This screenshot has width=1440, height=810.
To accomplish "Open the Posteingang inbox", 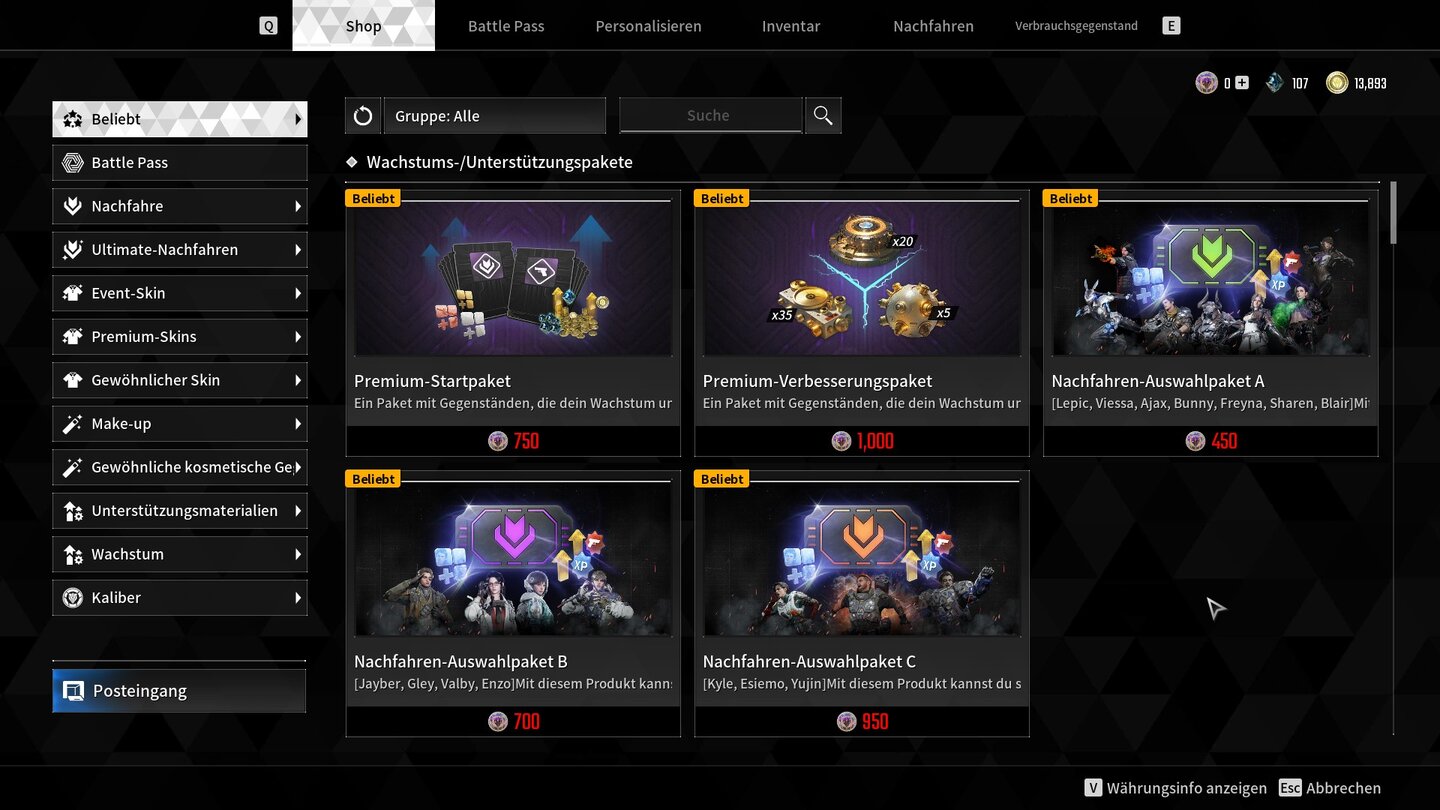I will (x=178, y=690).
